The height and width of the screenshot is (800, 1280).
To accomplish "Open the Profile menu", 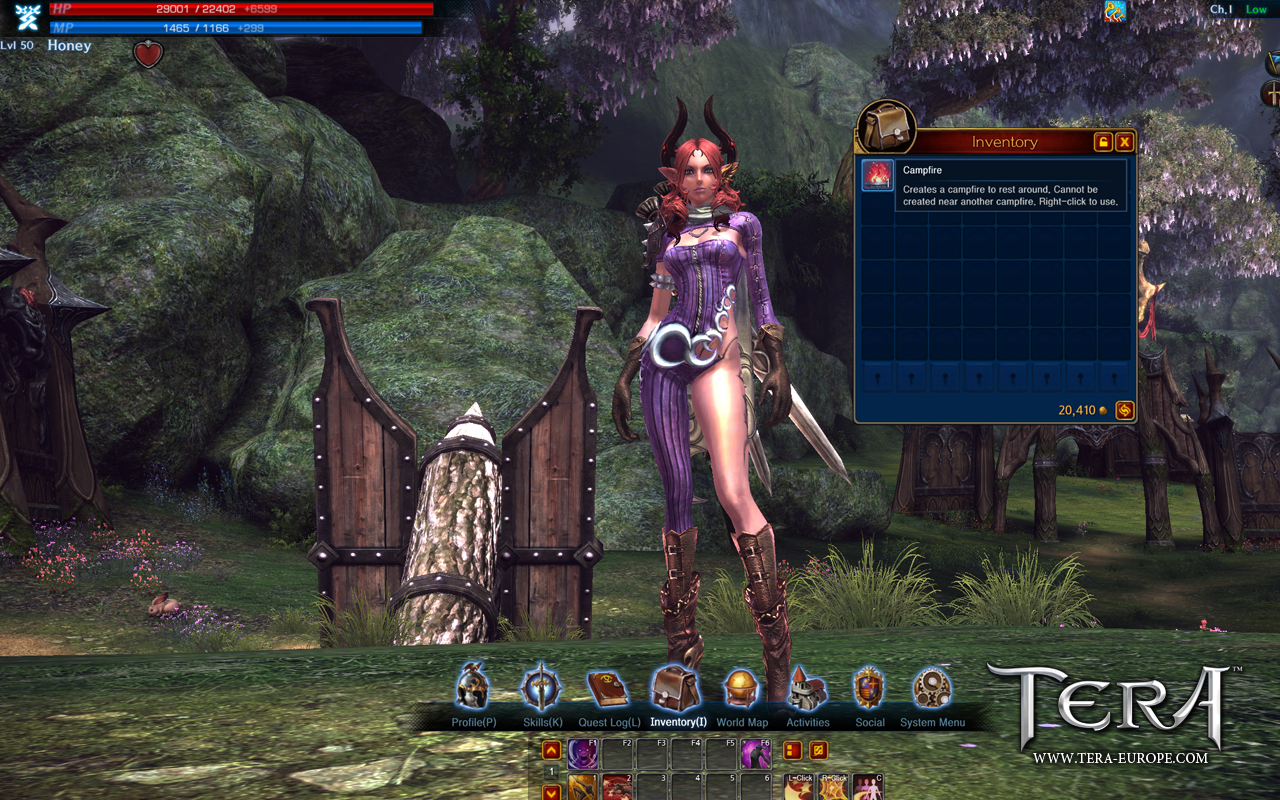I will pyautogui.click(x=473, y=688).
